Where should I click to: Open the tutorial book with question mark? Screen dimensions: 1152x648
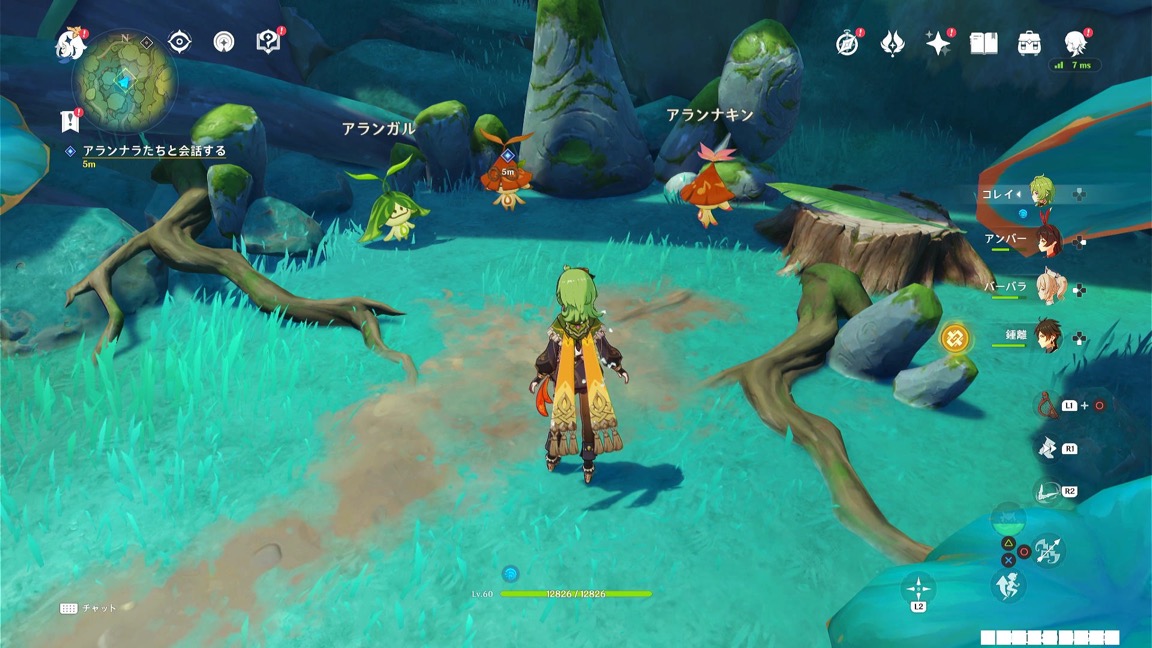[267, 41]
